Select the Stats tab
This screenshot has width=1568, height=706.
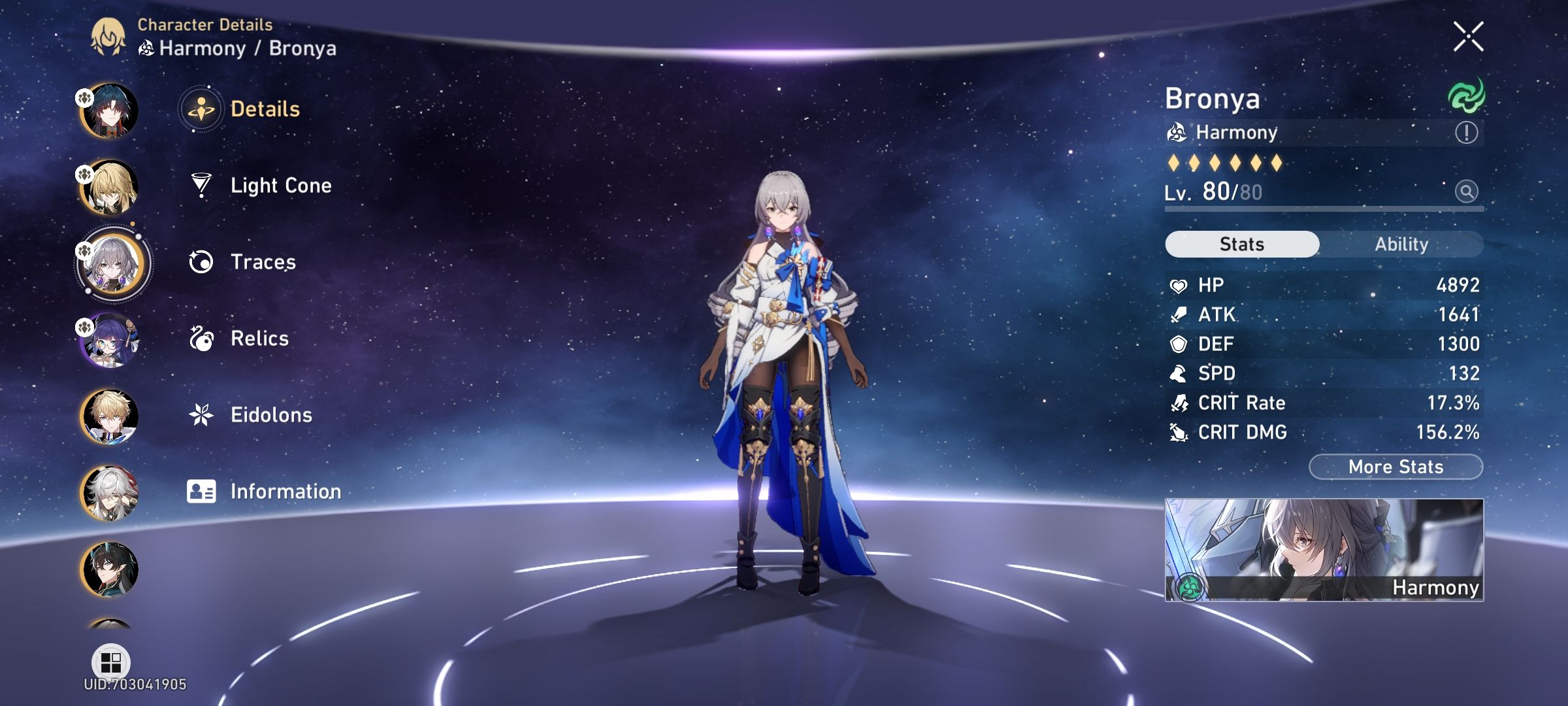(x=1241, y=243)
